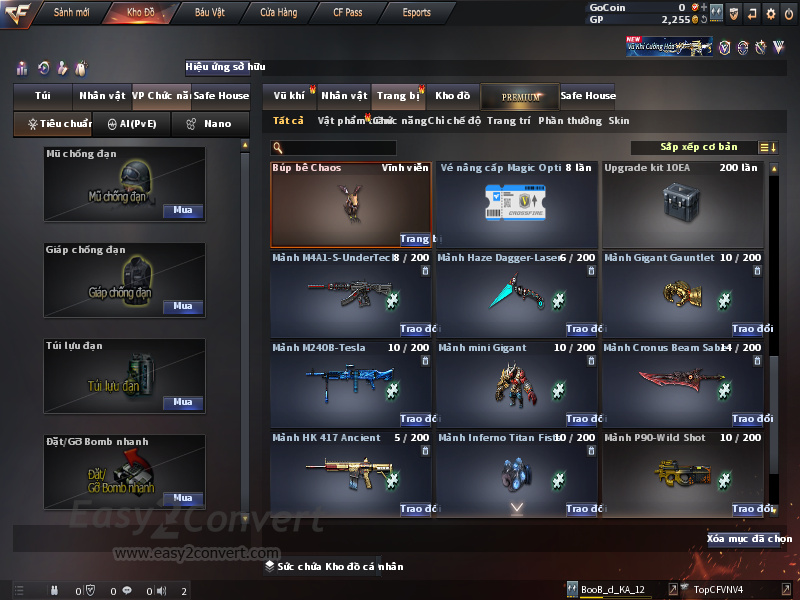Open Hiệu ứng sở hữu effects
This screenshot has width=800, height=600.
225,67
